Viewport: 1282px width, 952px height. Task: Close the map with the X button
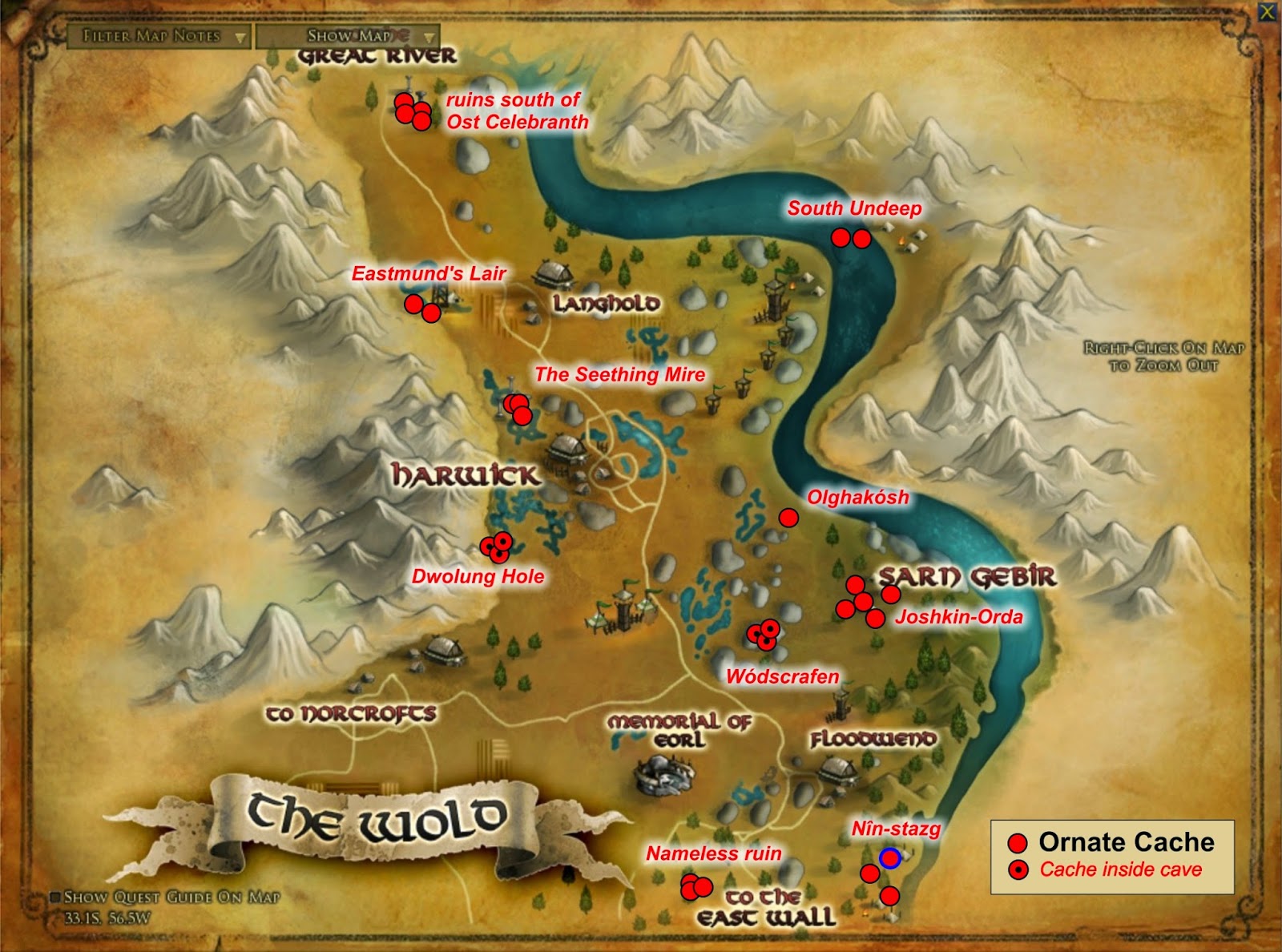1266,11
